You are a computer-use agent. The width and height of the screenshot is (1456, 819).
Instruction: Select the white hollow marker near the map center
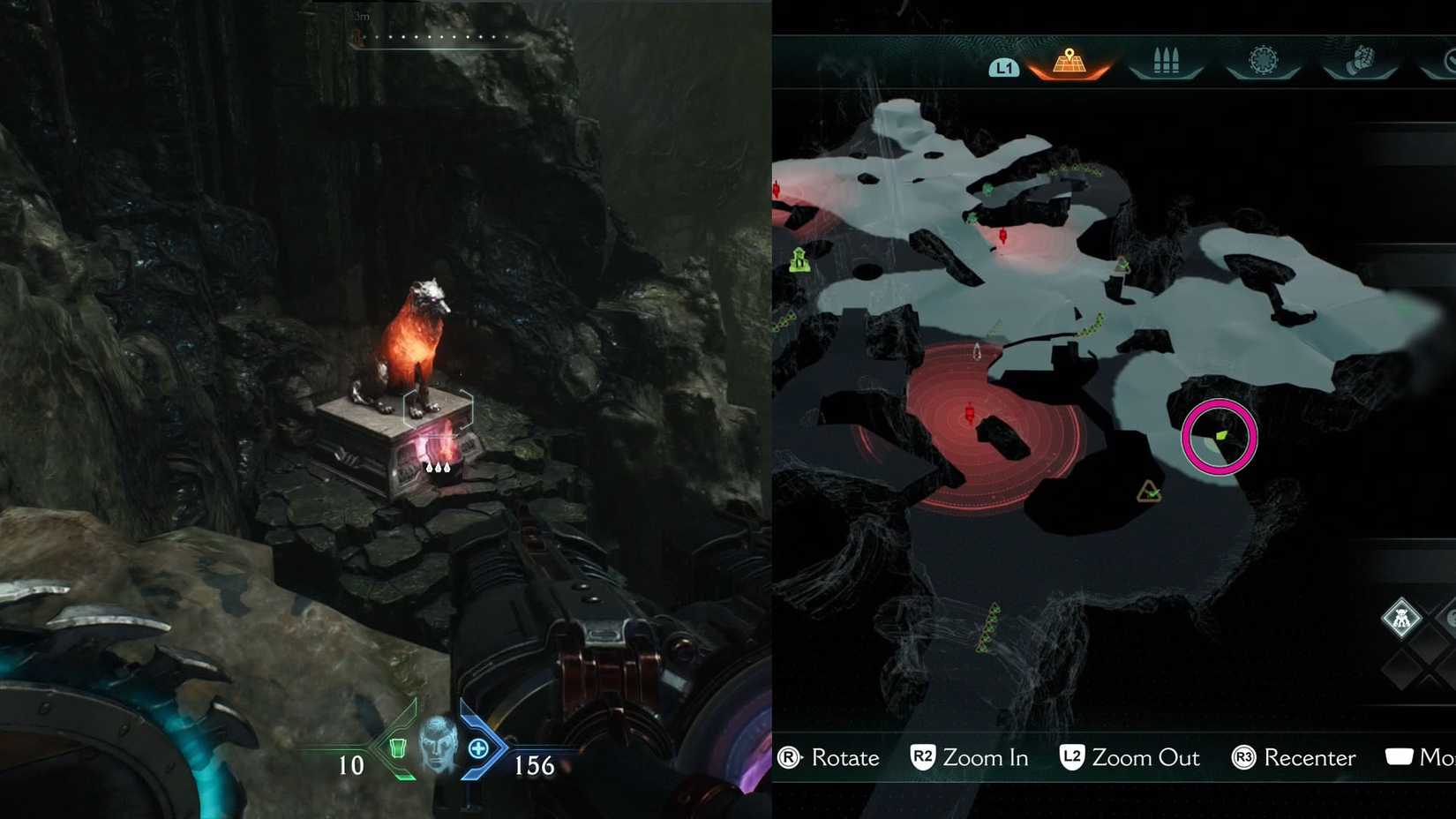[978, 350]
